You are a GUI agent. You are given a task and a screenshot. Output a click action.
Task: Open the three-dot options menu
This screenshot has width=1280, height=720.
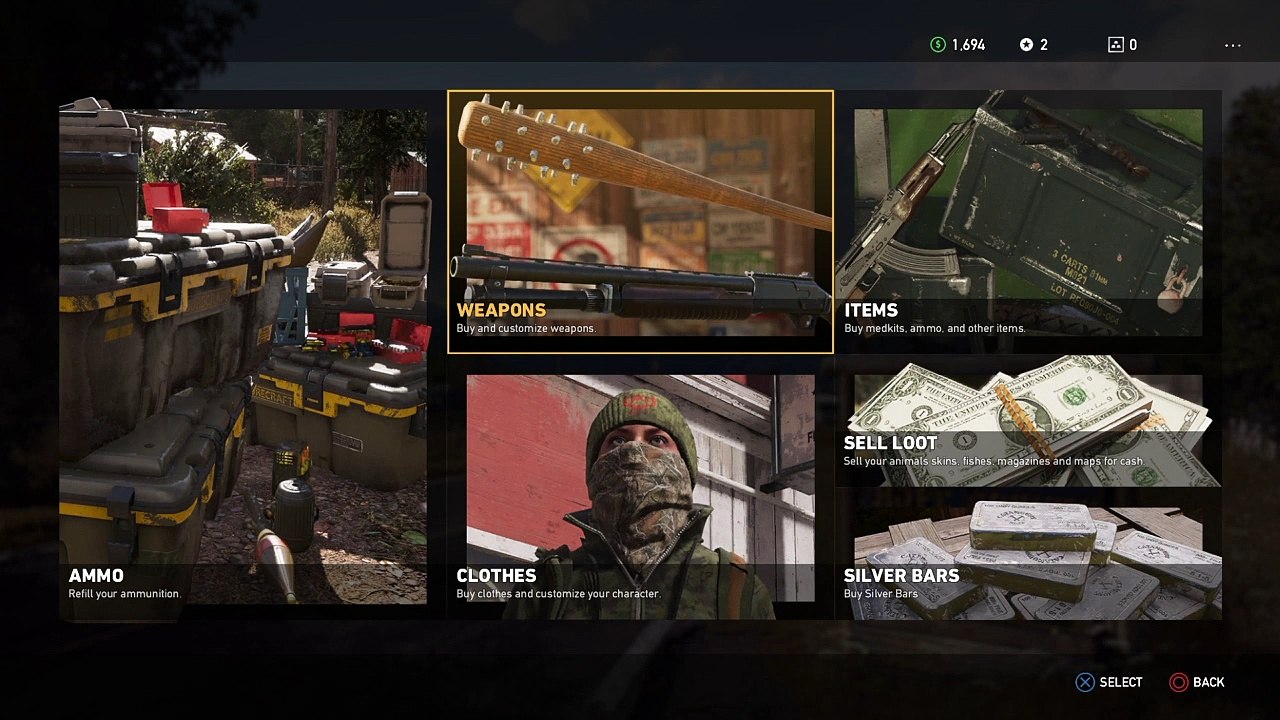[1232, 45]
